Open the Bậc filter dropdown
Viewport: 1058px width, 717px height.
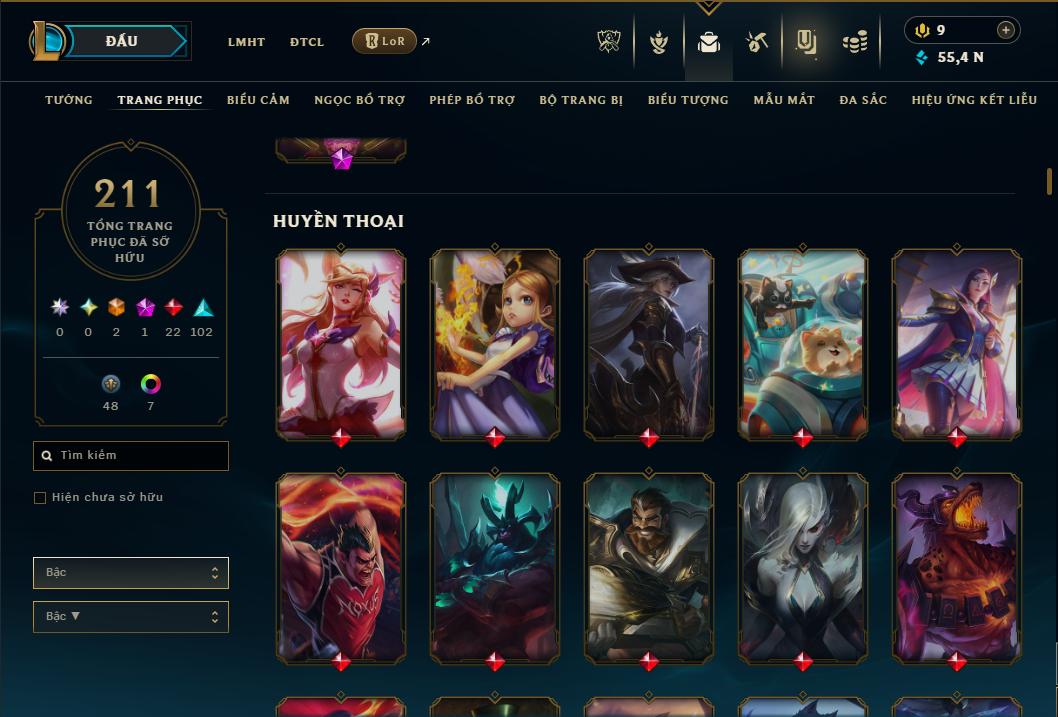tap(131, 573)
